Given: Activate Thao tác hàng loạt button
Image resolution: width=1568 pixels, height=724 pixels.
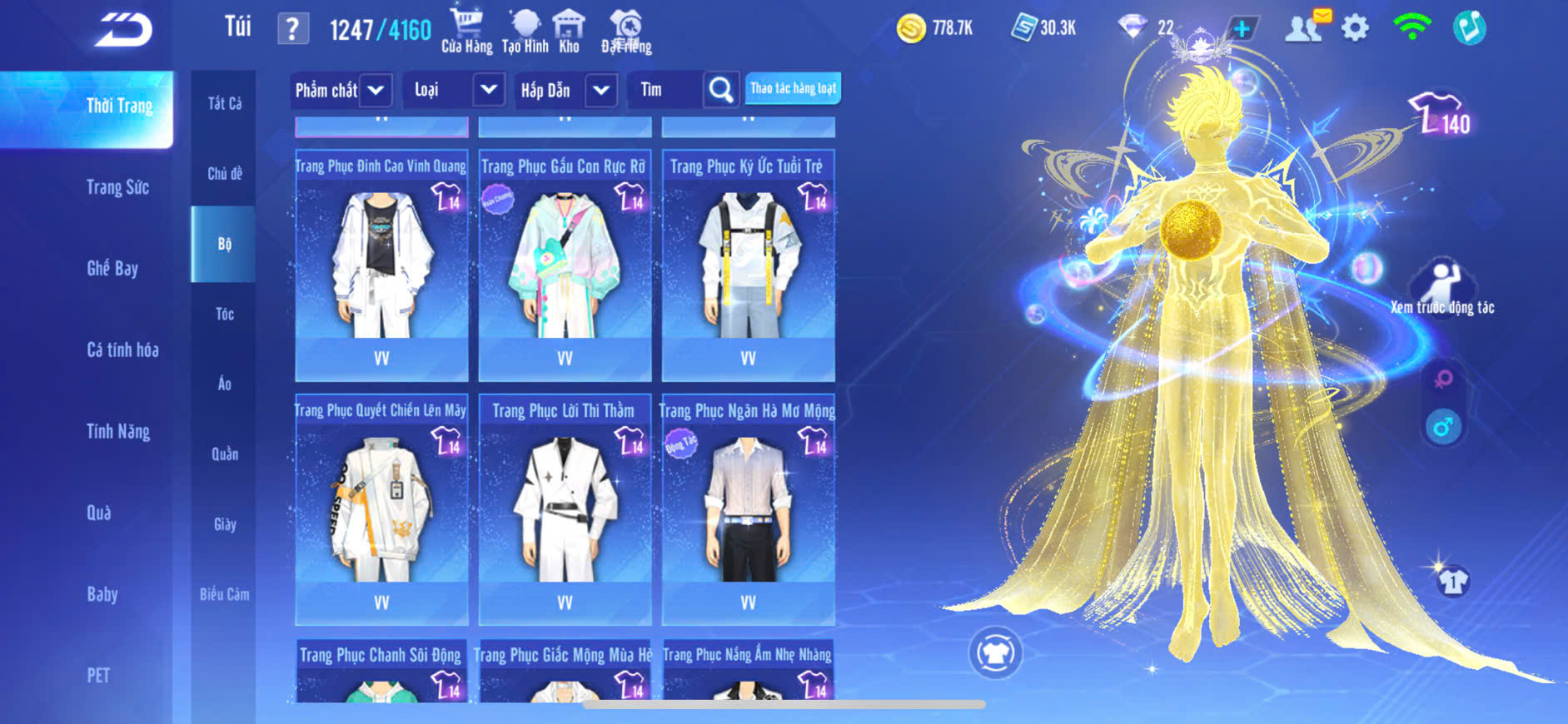Looking at the screenshot, I should tap(793, 88).
